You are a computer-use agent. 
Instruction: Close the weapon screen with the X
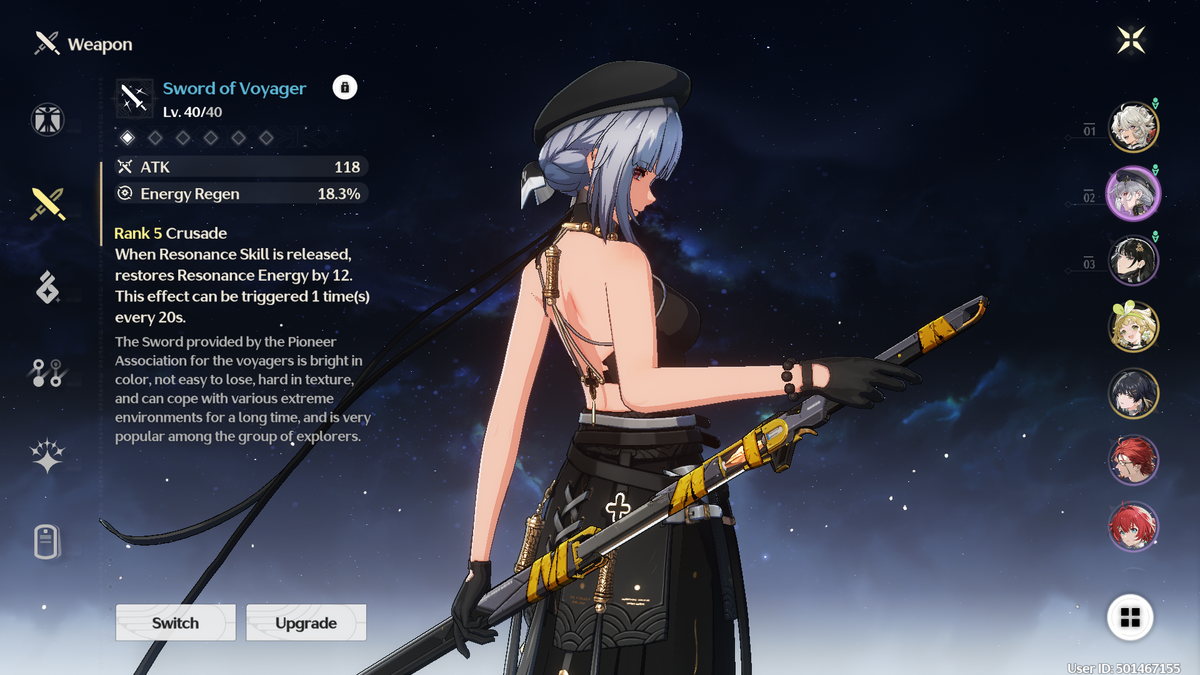[x=1131, y=41]
